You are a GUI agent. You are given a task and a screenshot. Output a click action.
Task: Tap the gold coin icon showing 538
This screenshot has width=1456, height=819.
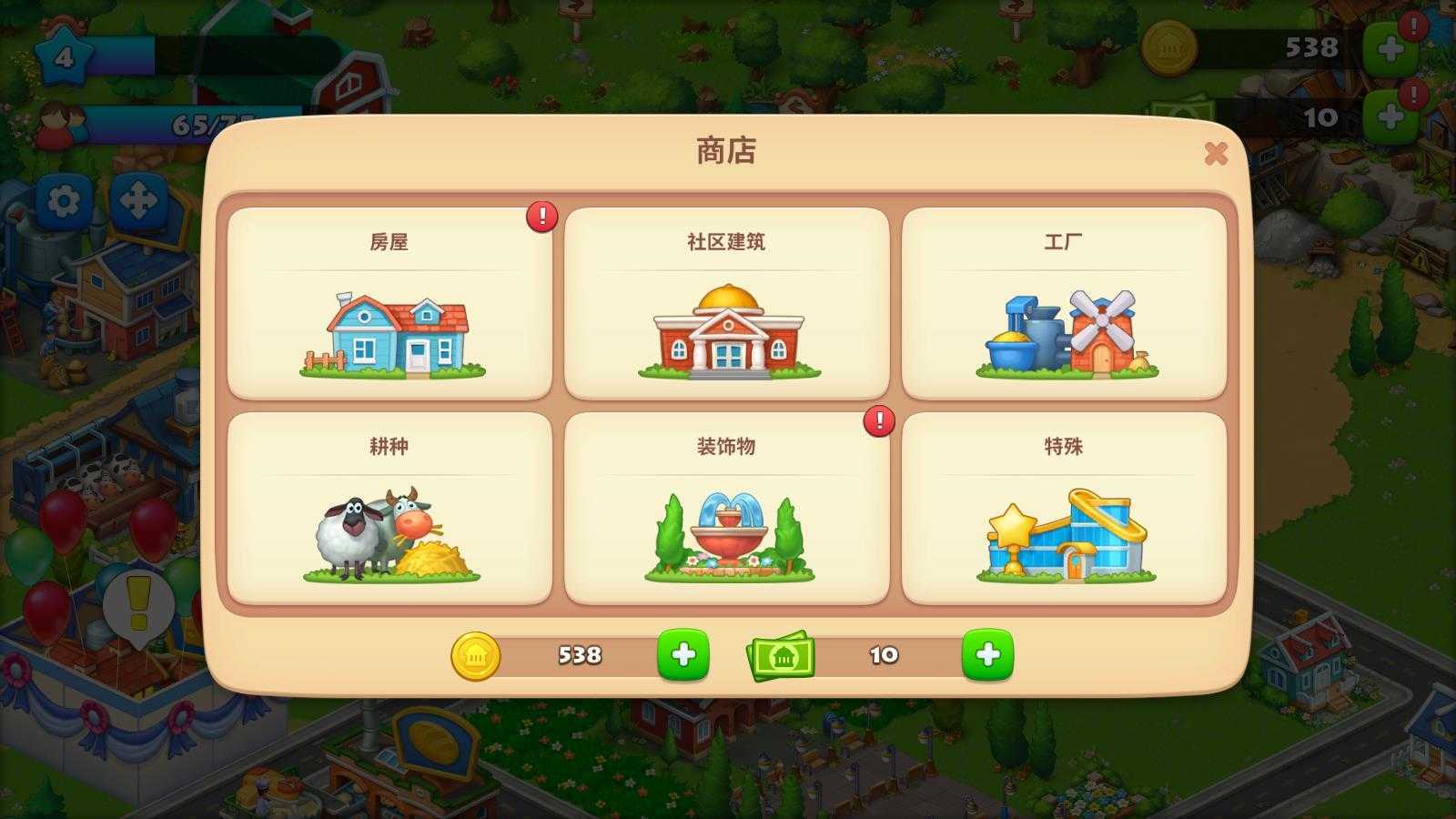point(476,654)
